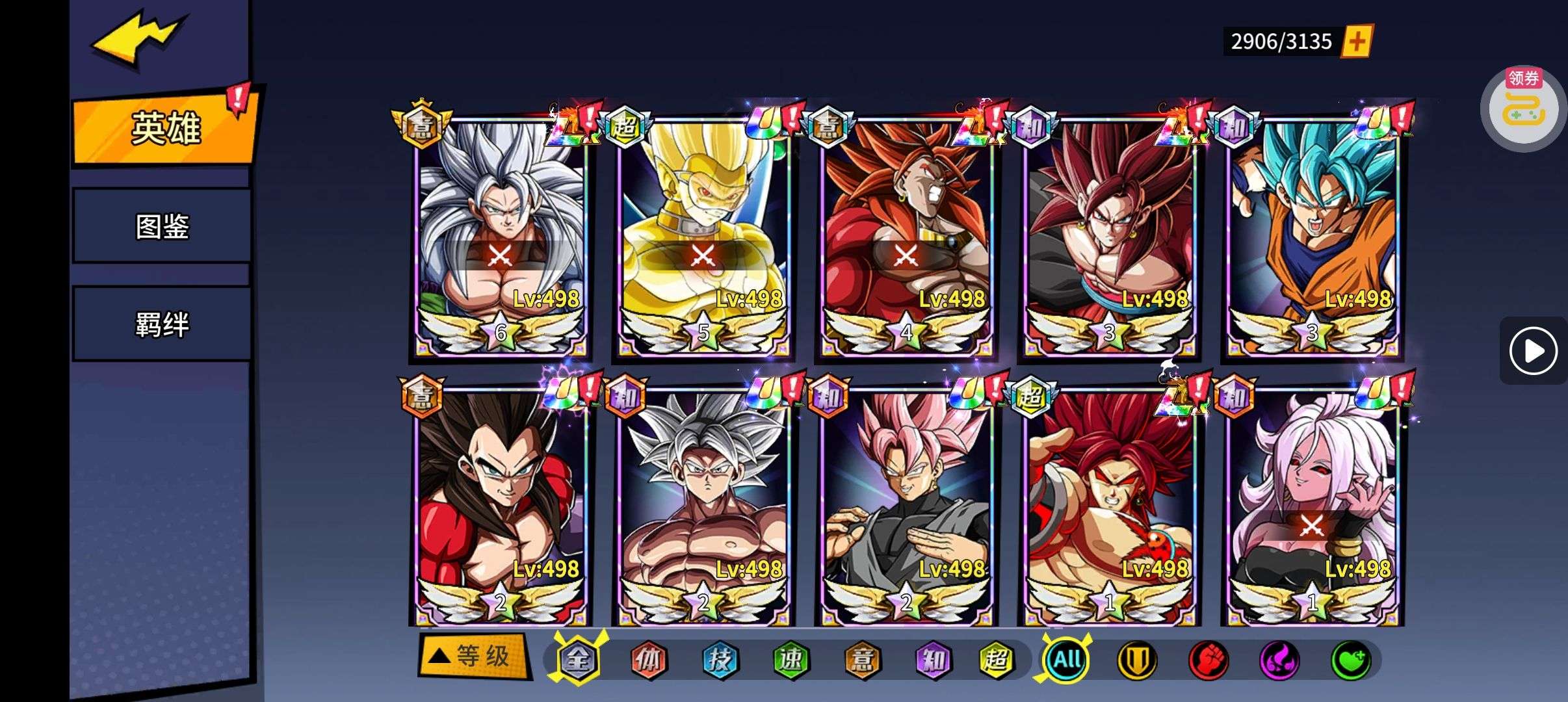1568x702 pixels.
Task: Filter heroes by 技 type
Action: coord(720,660)
